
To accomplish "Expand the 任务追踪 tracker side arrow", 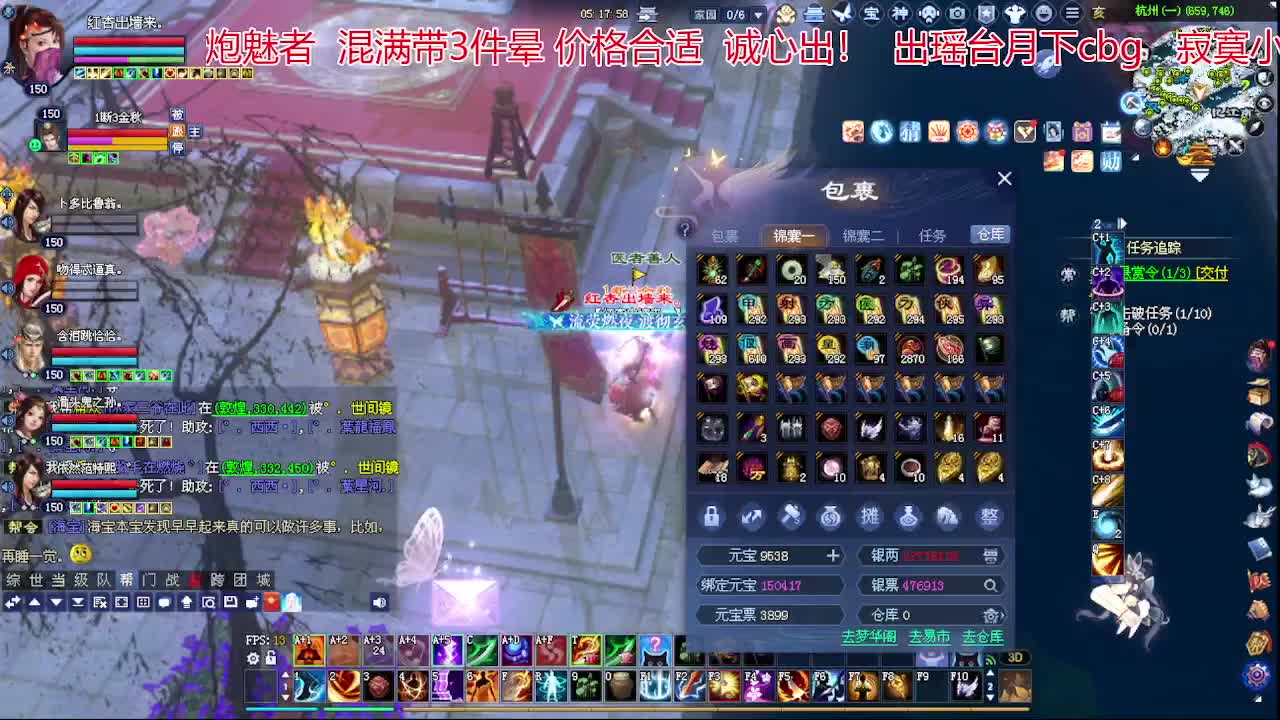I will [x=1123, y=223].
